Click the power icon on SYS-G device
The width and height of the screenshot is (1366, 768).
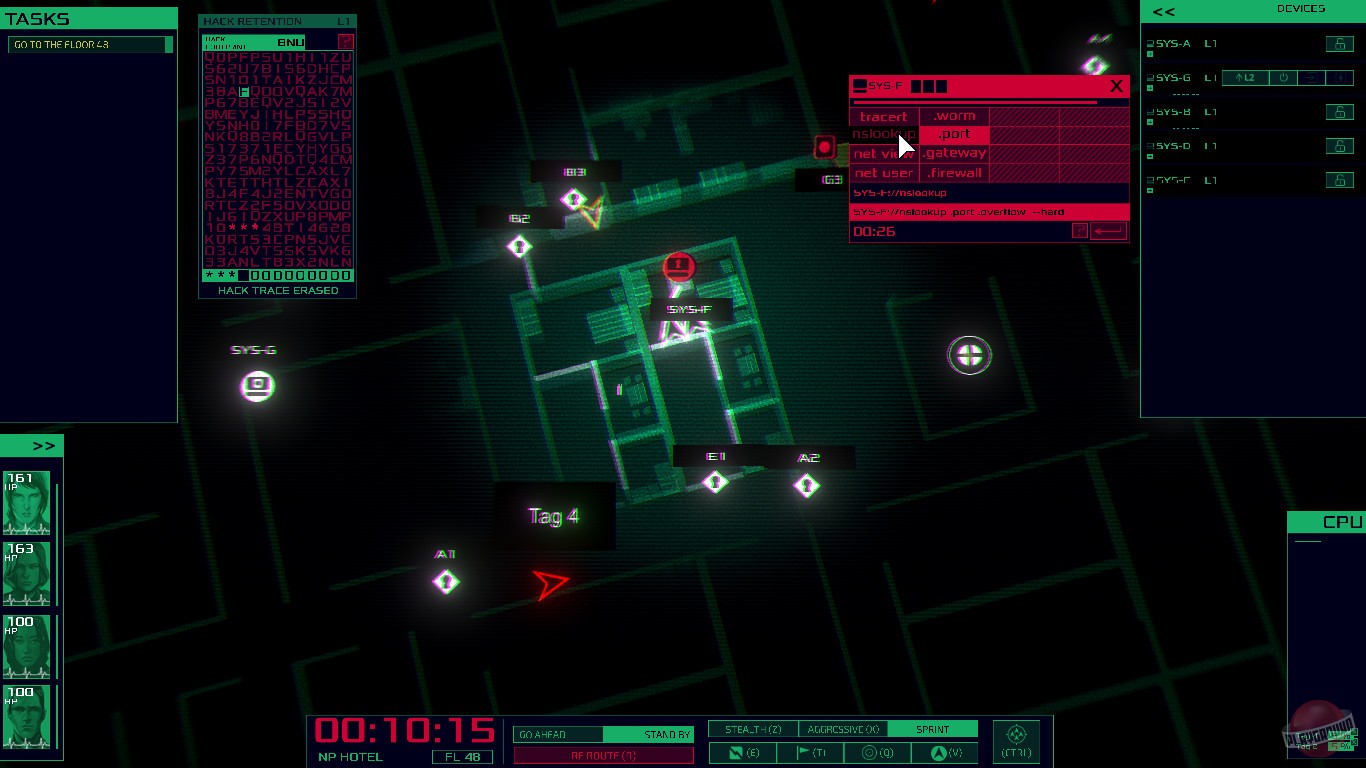pyautogui.click(x=1283, y=77)
